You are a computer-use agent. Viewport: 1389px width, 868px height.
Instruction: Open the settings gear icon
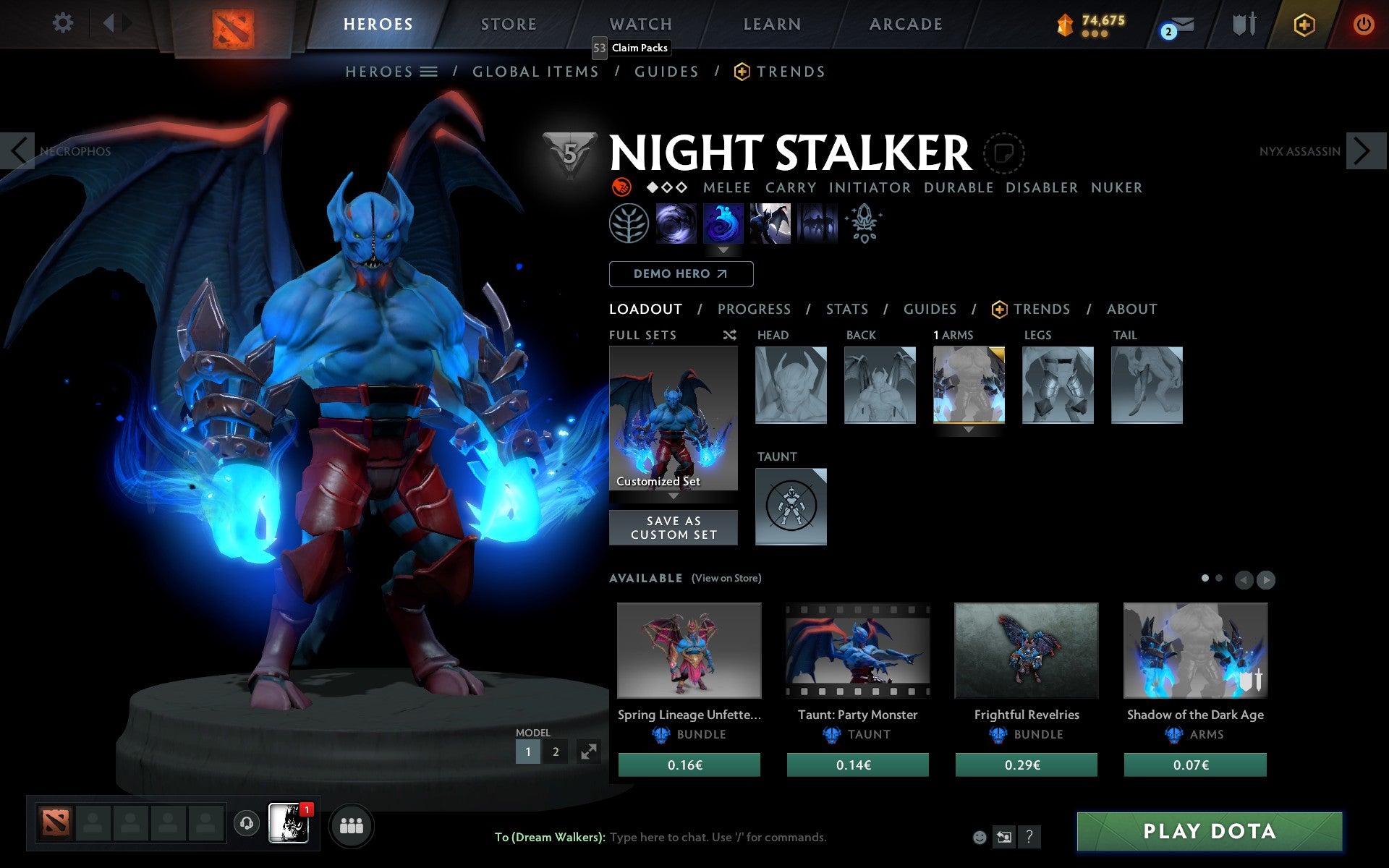click(x=64, y=23)
